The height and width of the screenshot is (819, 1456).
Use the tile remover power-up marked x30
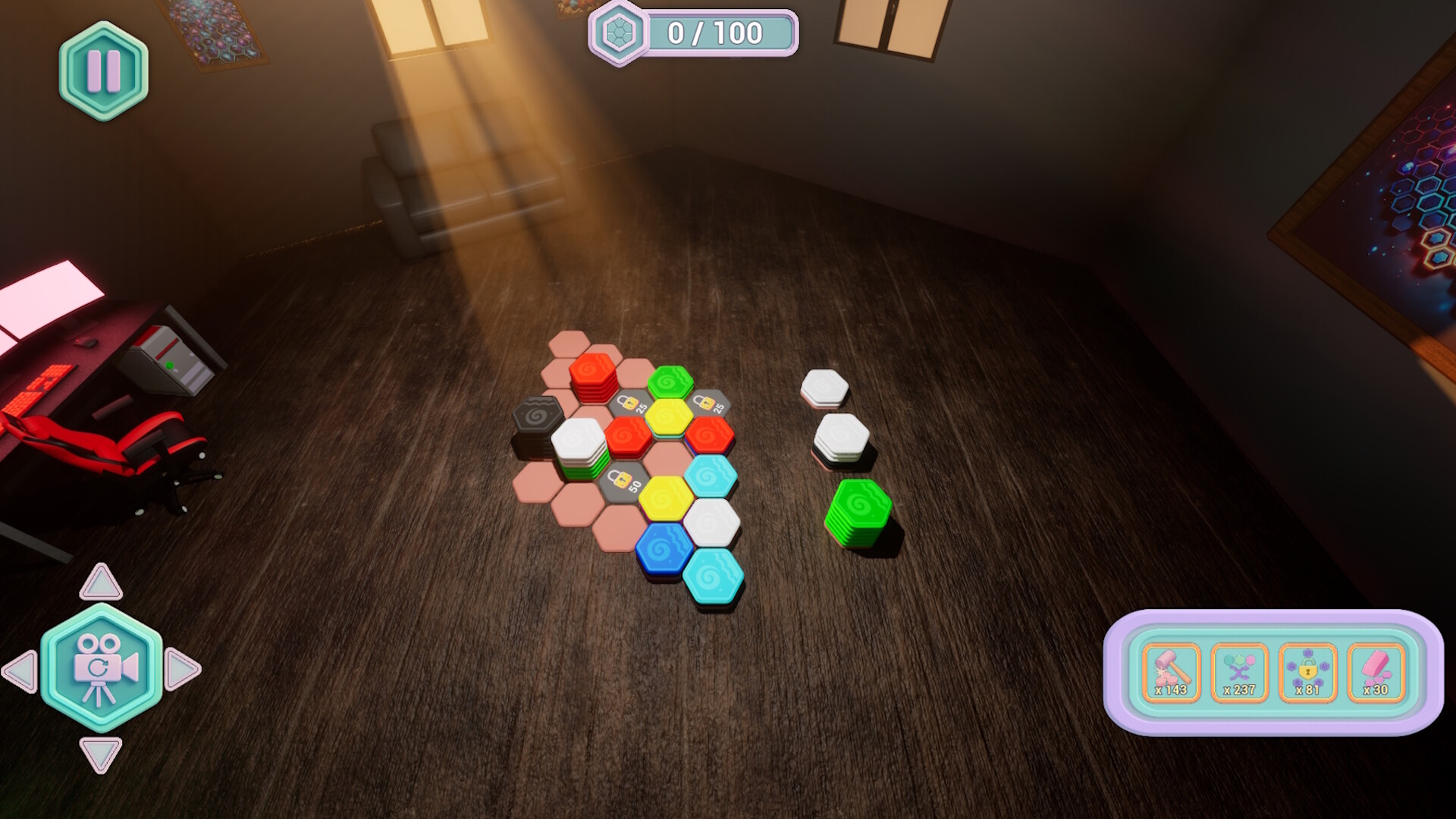pos(1376,673)
